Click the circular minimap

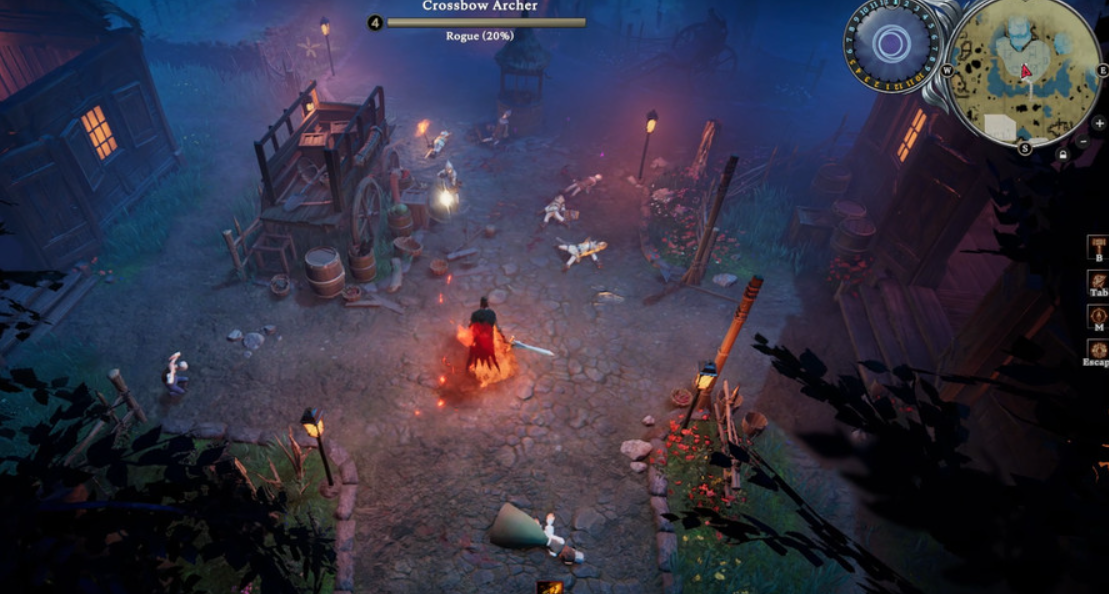pos(1023,72)
